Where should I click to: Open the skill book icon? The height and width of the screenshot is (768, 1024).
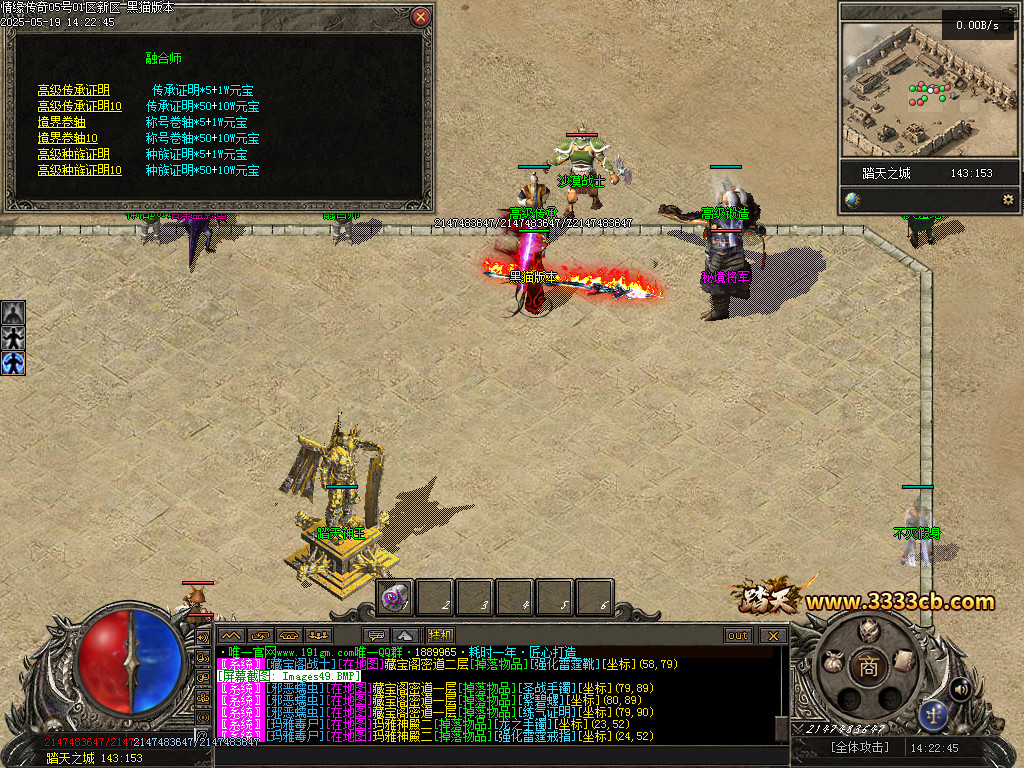click(x=904, y=660)
